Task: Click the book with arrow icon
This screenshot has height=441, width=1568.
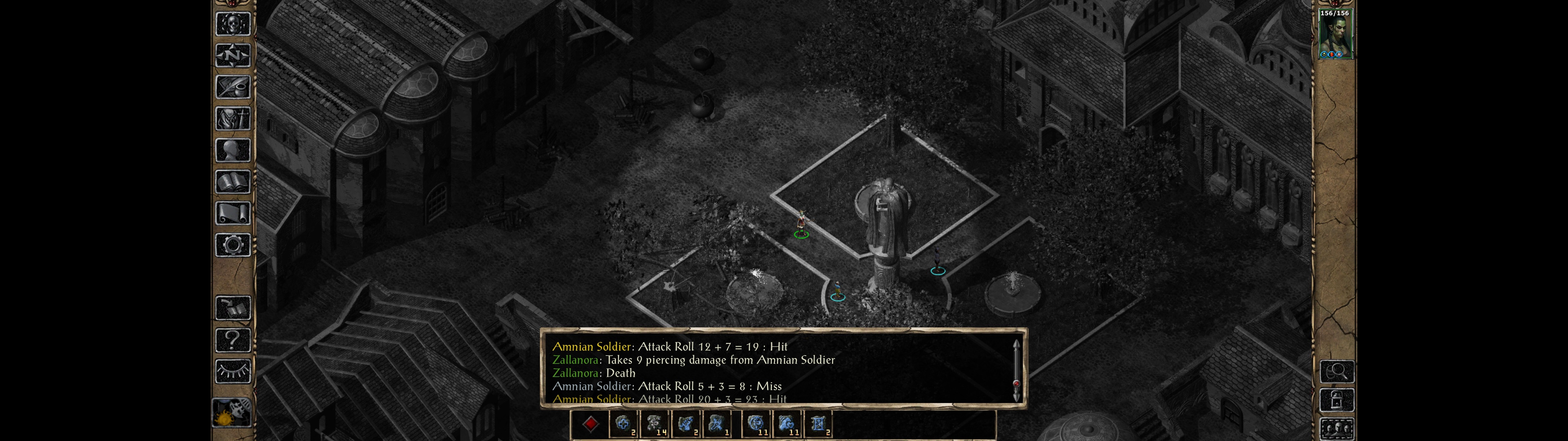Action: point(232,308)
